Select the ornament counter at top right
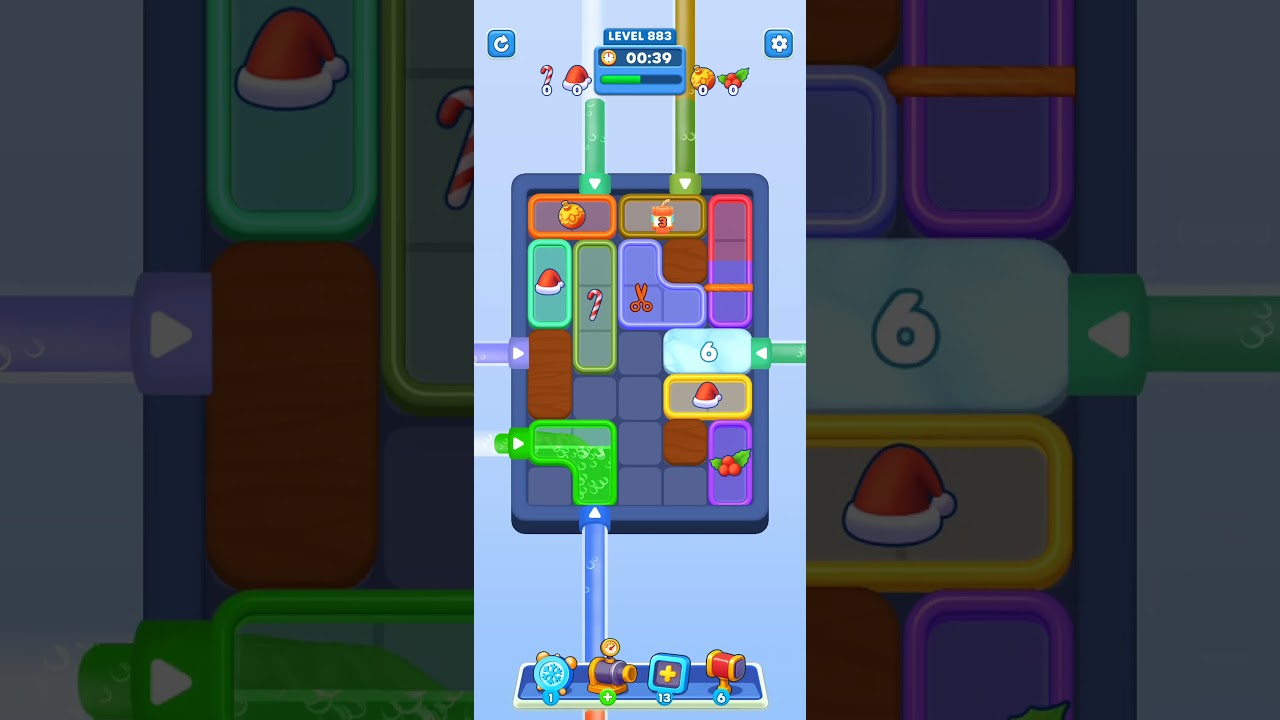The height and width of the screenshot is (720, 1280). pos(704,77)
